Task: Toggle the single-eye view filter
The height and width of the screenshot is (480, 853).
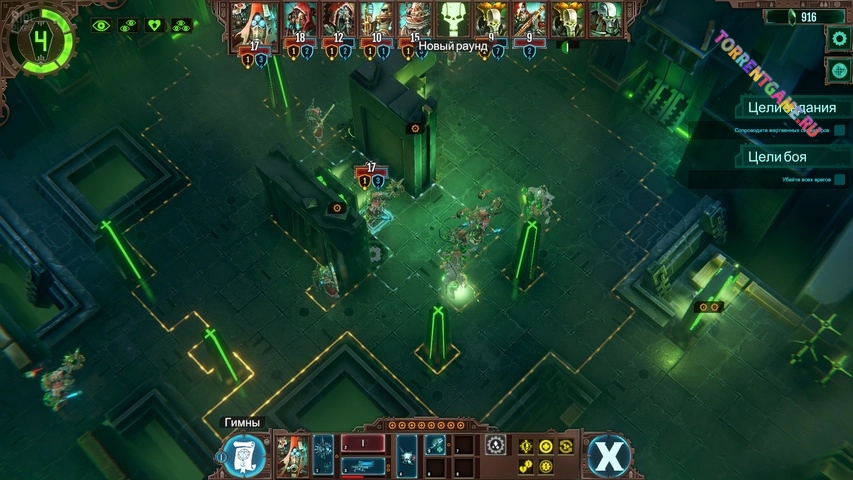Action: (x=101, y=26)
